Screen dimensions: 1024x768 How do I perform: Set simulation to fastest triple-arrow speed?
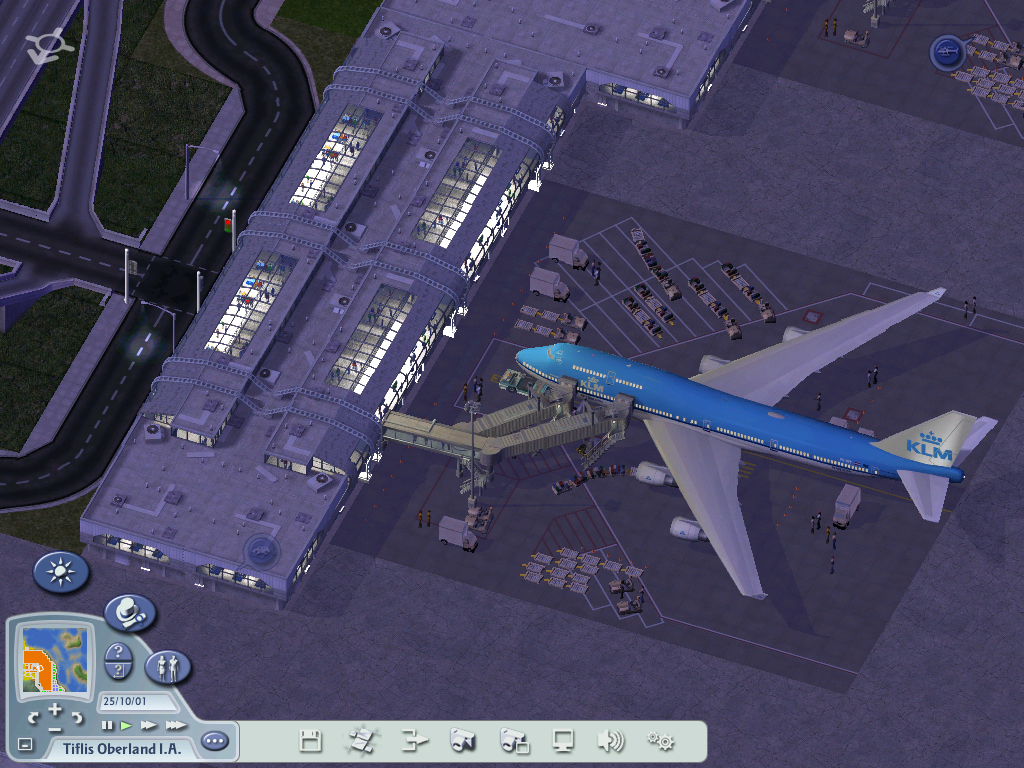[176, 725]
